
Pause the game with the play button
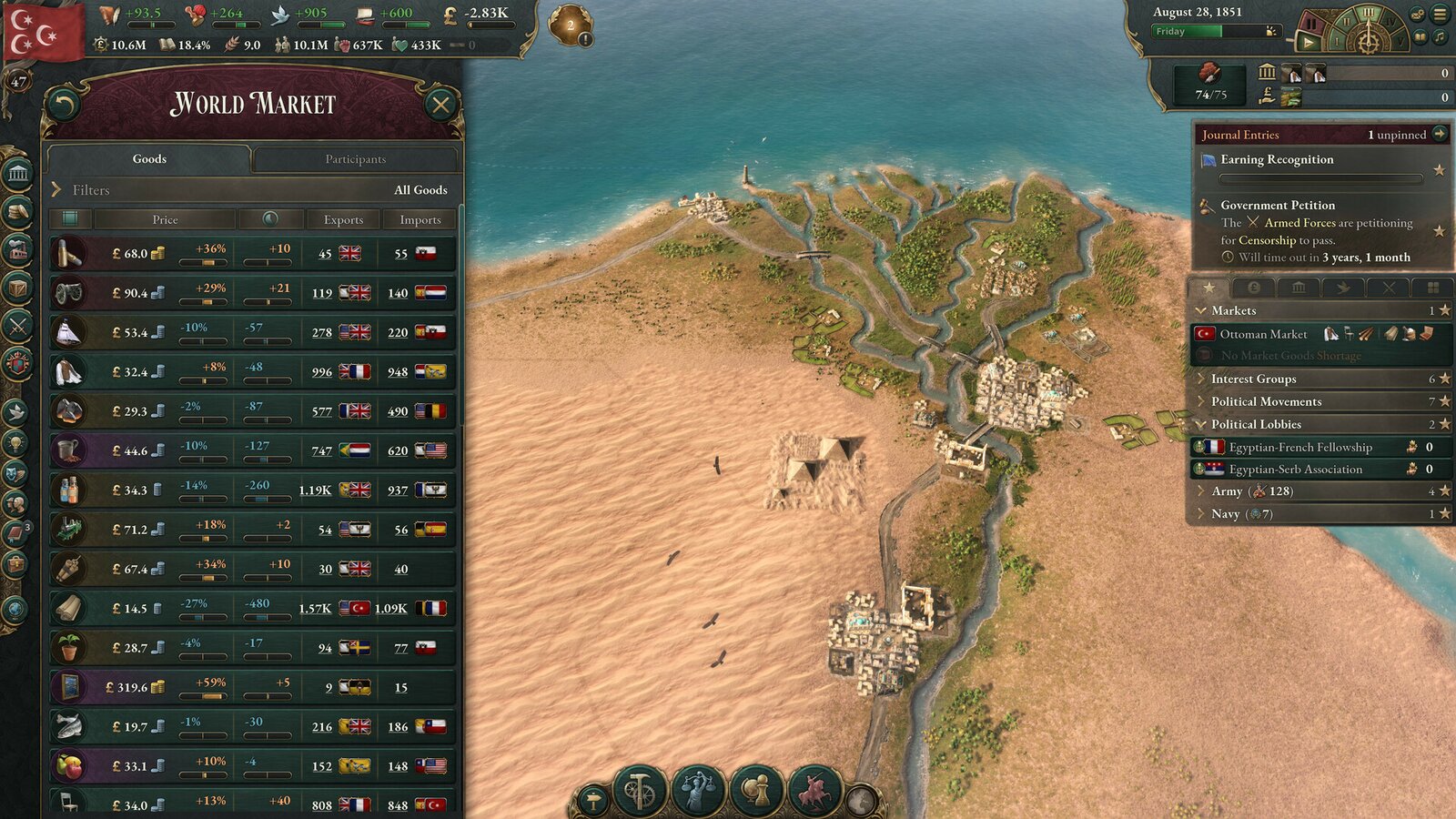click(1308, 42)
